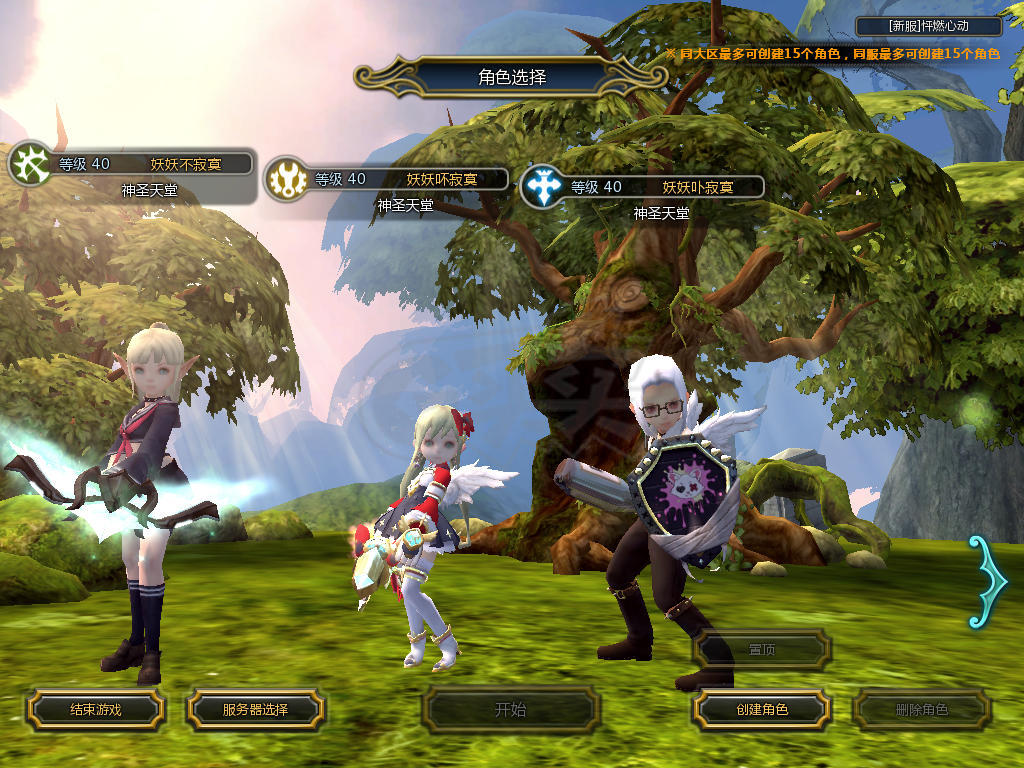This screenshot has width=1024, height=768.
Task: Click the golden wrench engineer class icon
Action: coord(287,180)
